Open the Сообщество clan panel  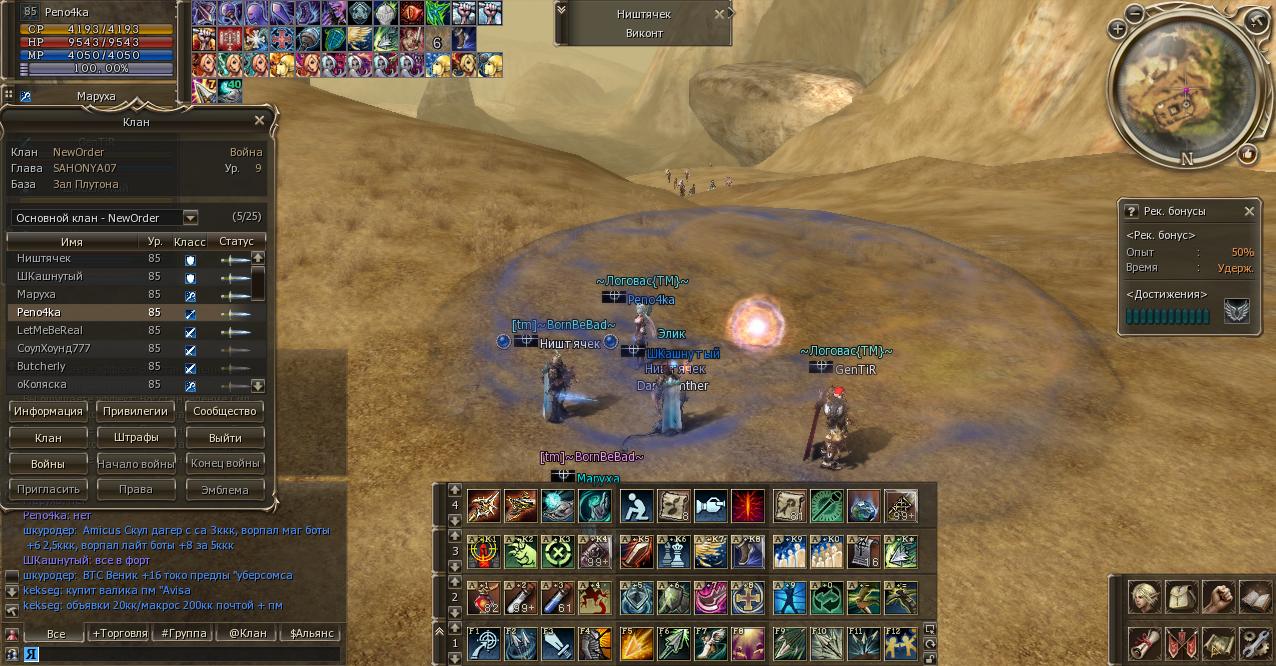pos(225,411)
